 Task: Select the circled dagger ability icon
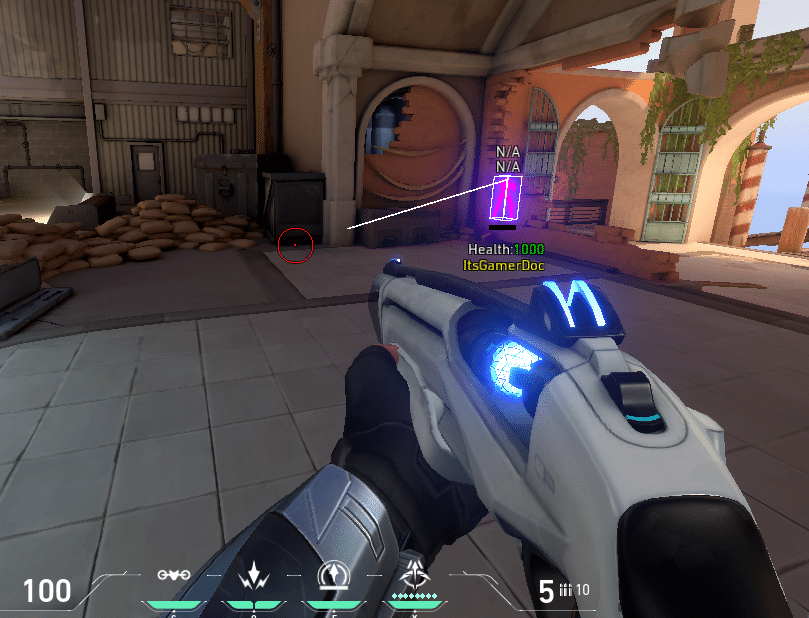click(x=332, y=575)
